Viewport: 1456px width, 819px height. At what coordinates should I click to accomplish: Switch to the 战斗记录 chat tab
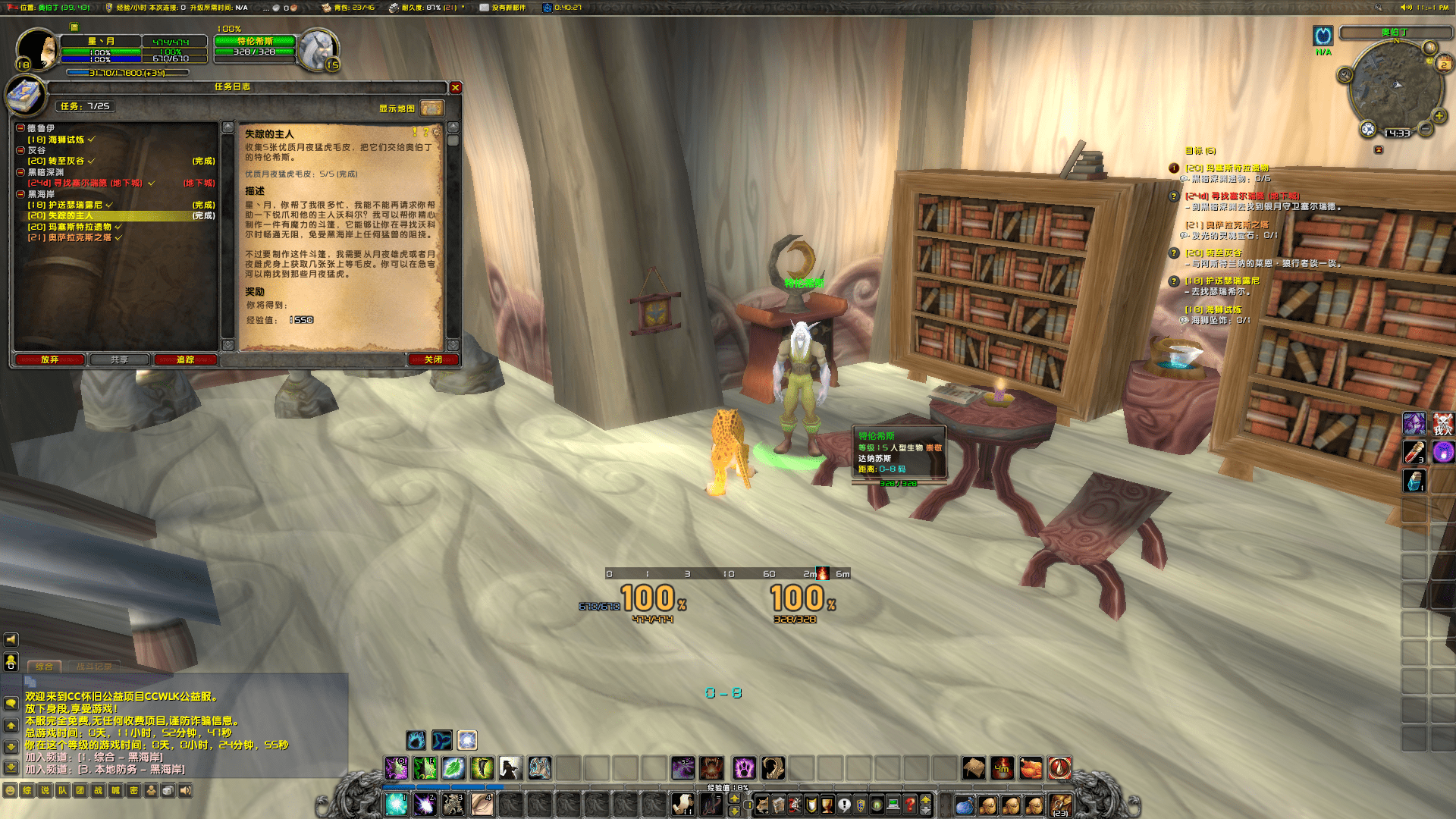coord(94,667)
